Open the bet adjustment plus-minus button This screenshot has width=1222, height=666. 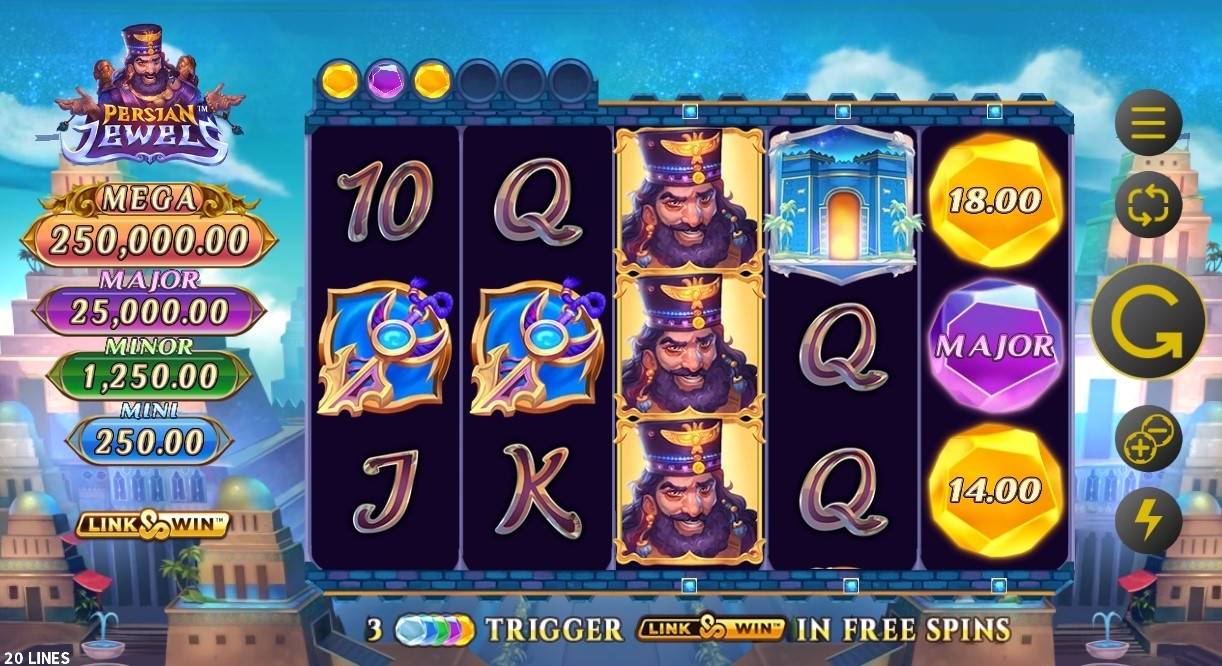(x=1148, y=438)
